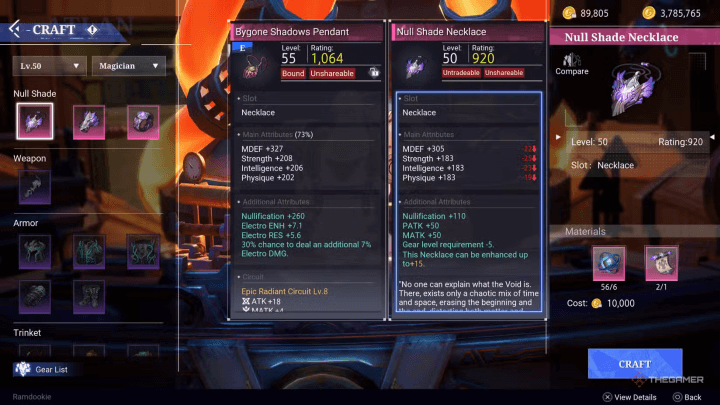Go back using the Craft header arrow
The height and width of the screenshot is (405, 720).
click(15, 29)
